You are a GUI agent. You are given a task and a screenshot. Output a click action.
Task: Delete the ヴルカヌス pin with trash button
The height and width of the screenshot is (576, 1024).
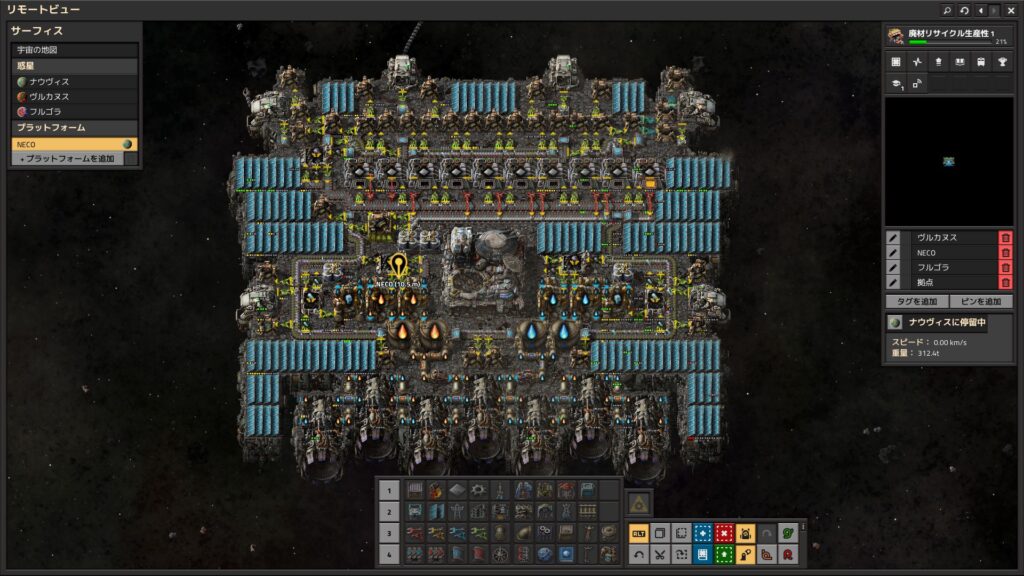1005,238
